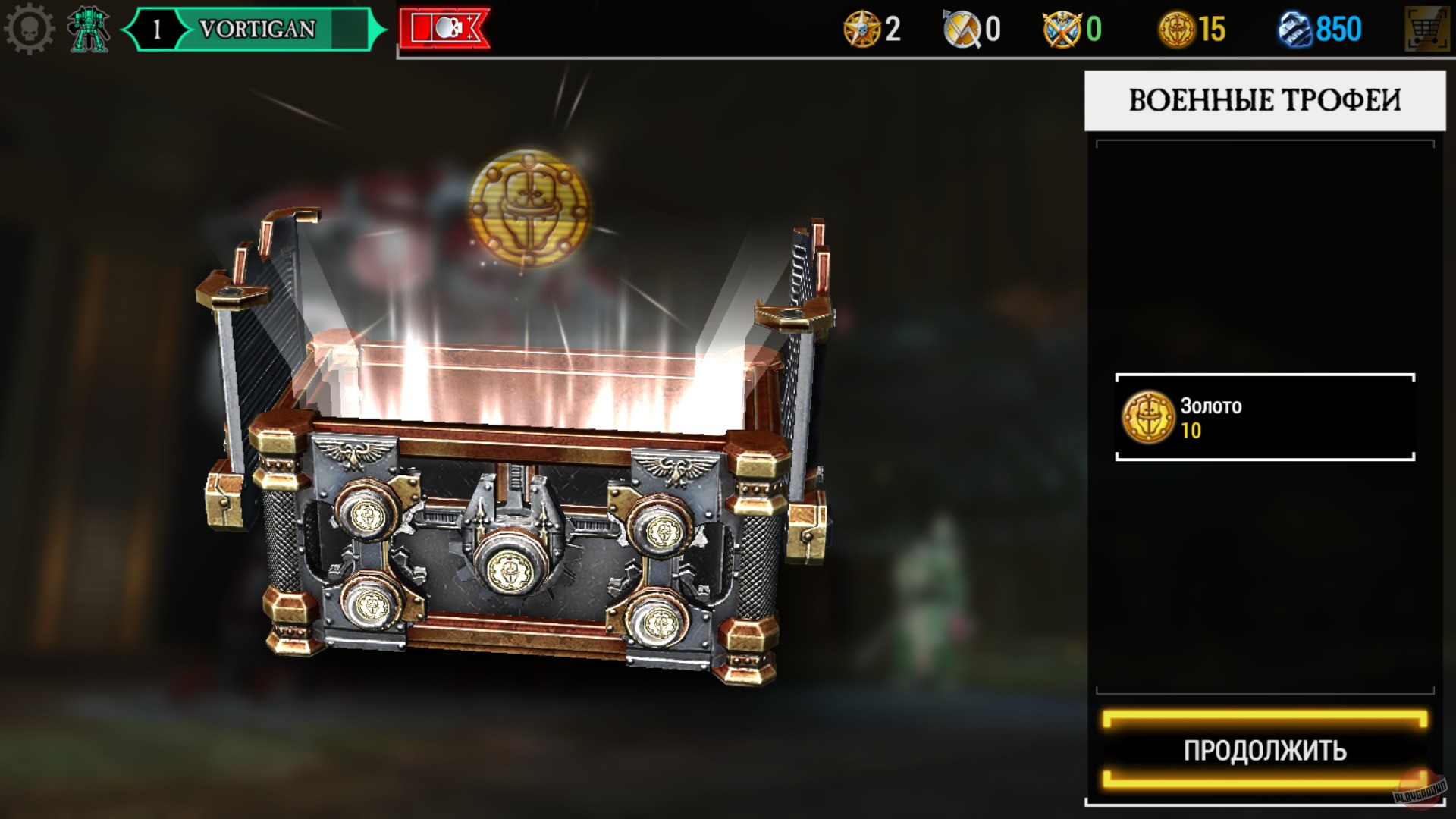Open the settings gear with skull emblem
The image size is (1456, 819).
(30, 29)
